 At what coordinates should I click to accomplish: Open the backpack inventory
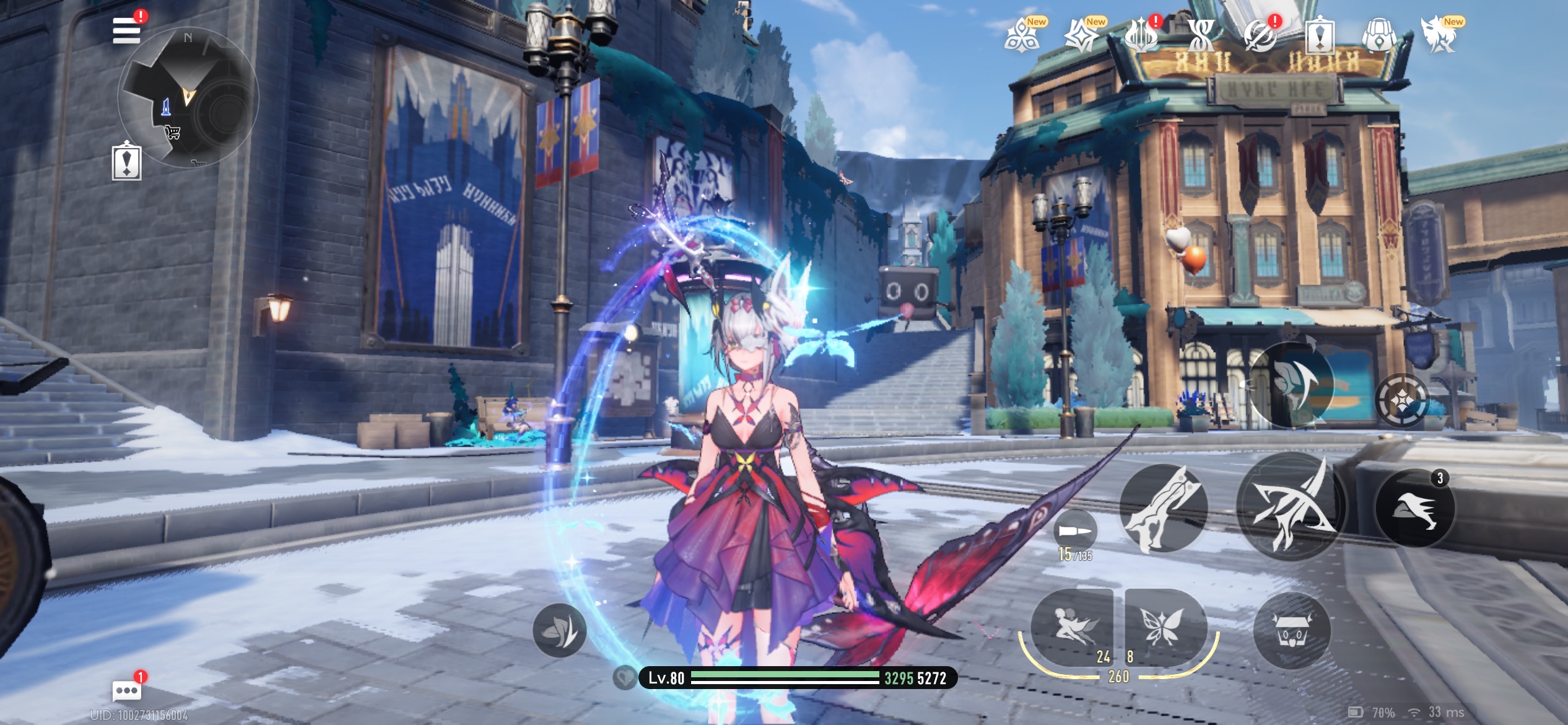(1379, 36)
